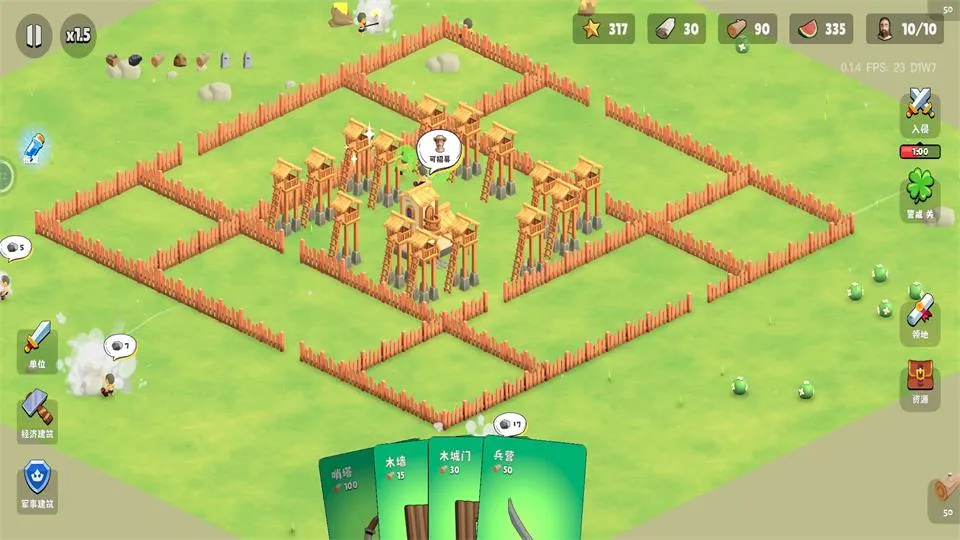Click the 入侵 invasion crossed-swords button
Image resolution: width=960 pixels, height=540 pixels.
[920, 110]
